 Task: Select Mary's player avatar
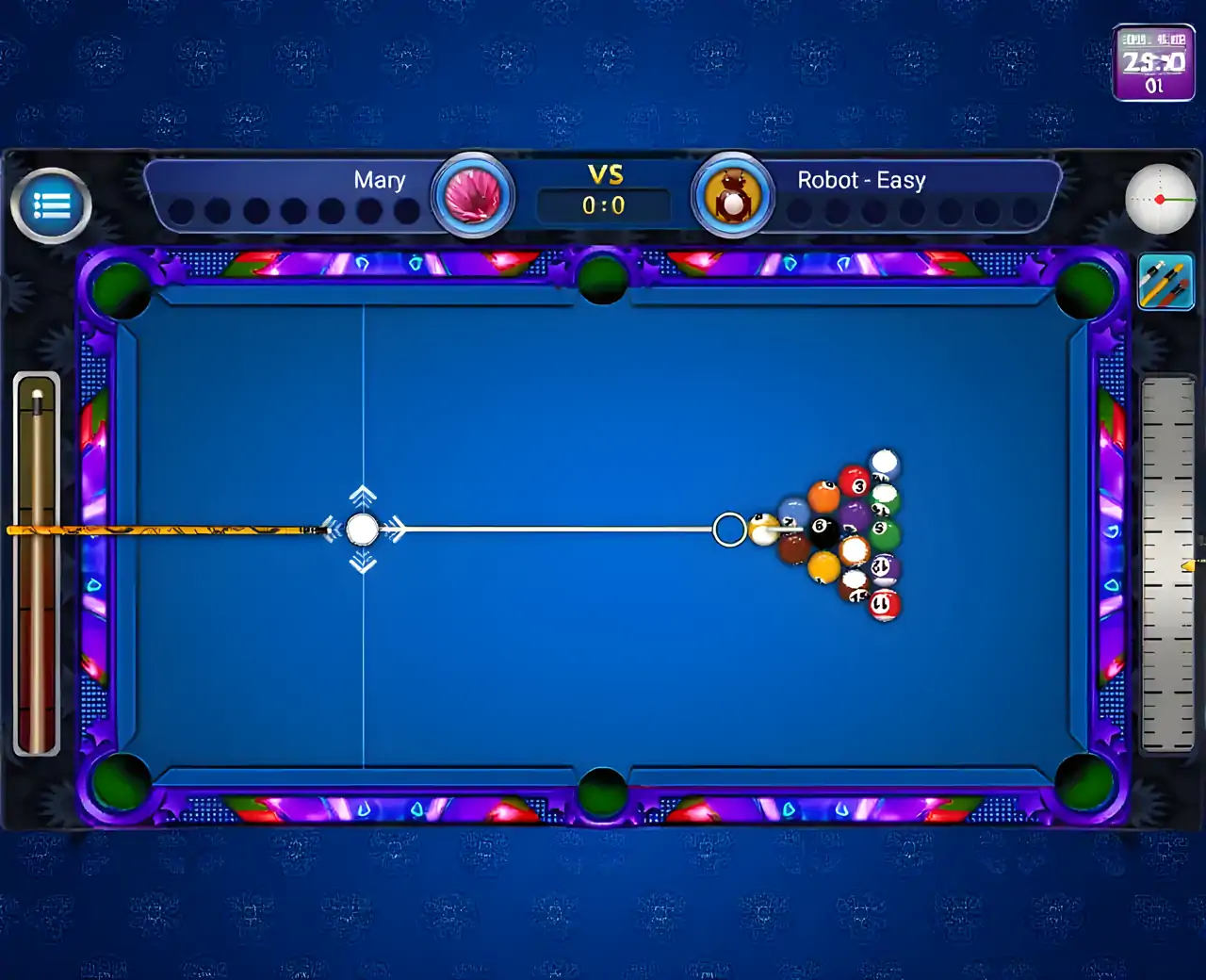(x=473, y=196)
